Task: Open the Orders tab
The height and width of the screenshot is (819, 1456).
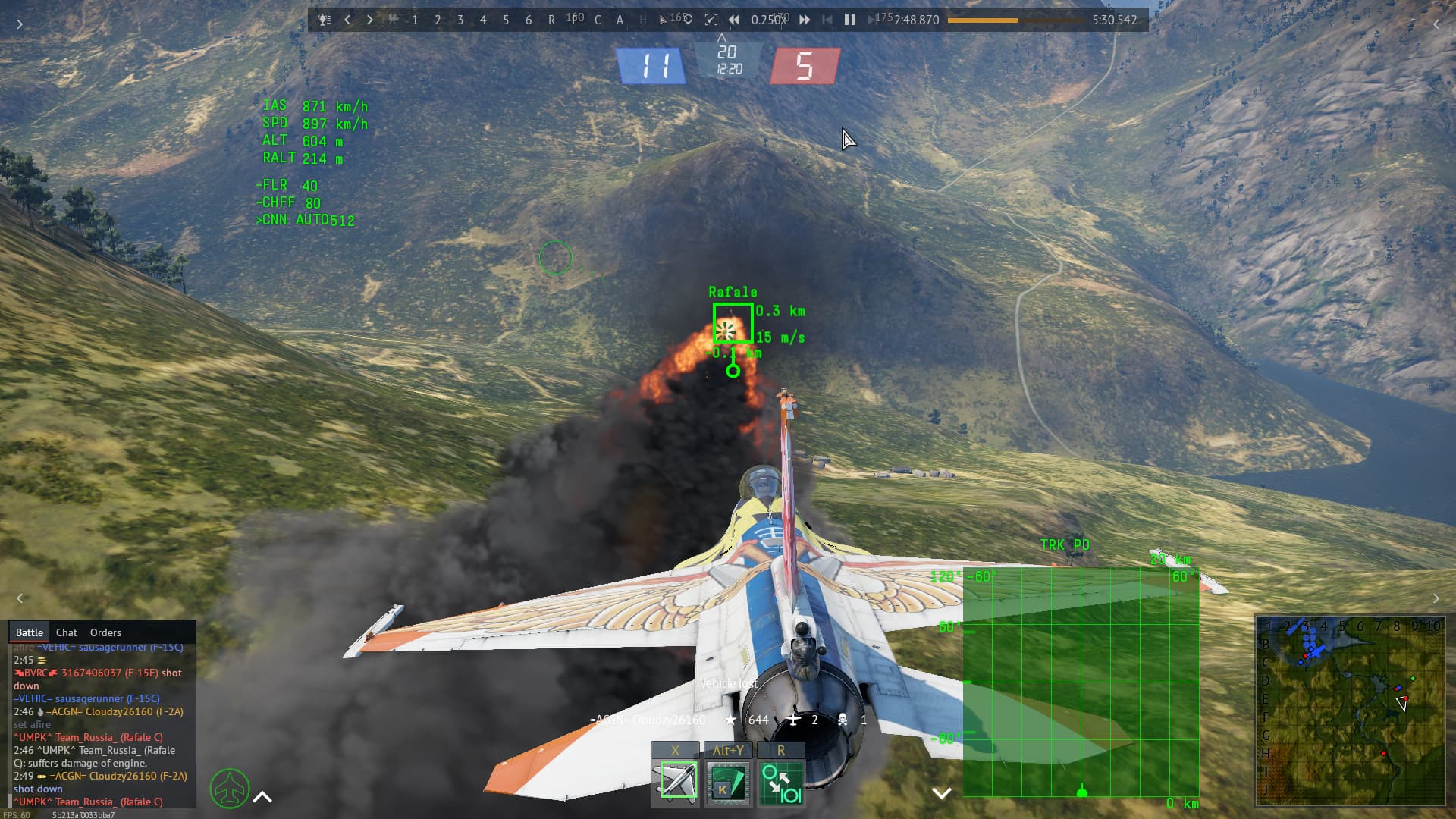Action: 105,632
